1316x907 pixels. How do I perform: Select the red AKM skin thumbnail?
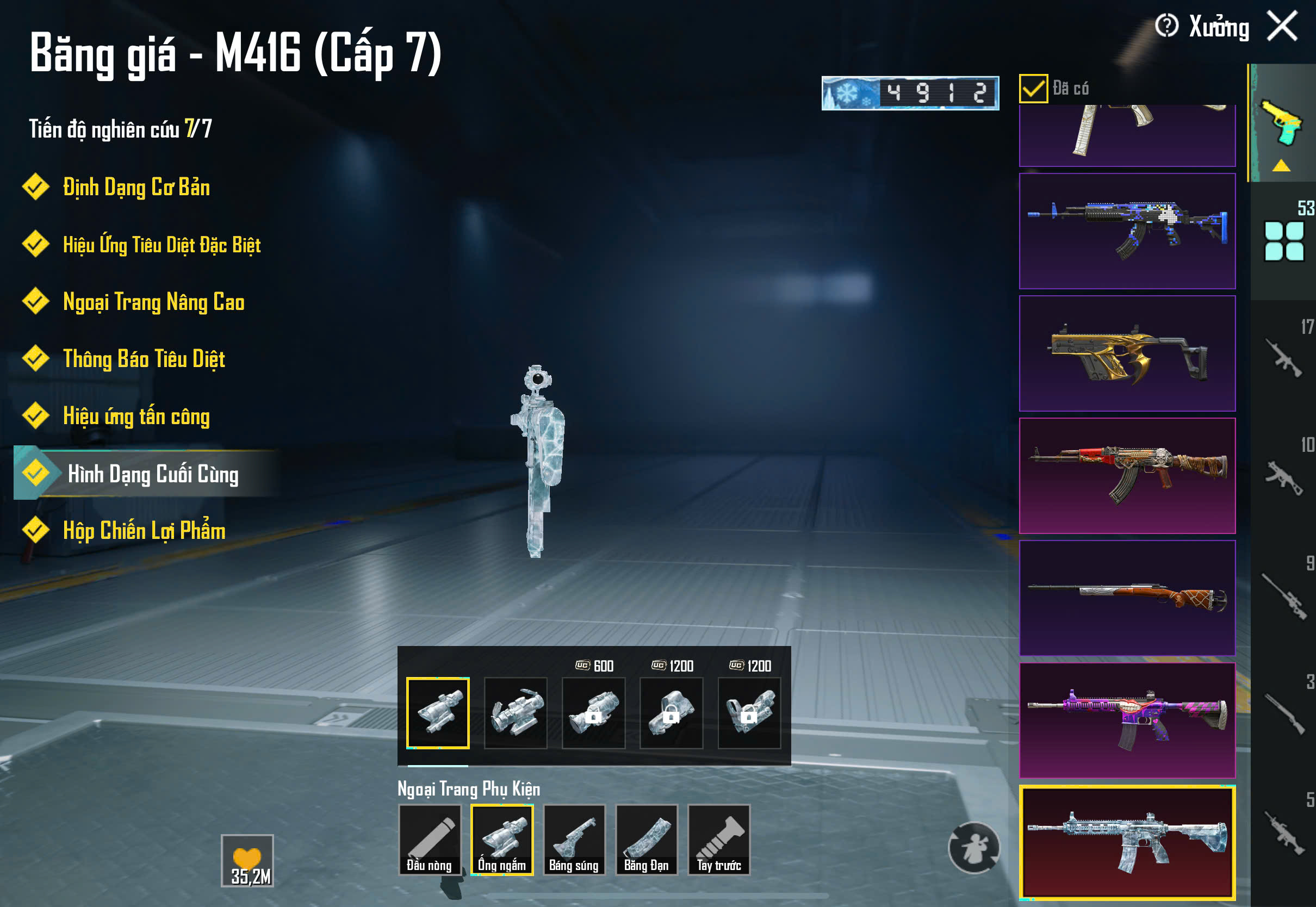pyautogui.click(x=1127, y=476)
